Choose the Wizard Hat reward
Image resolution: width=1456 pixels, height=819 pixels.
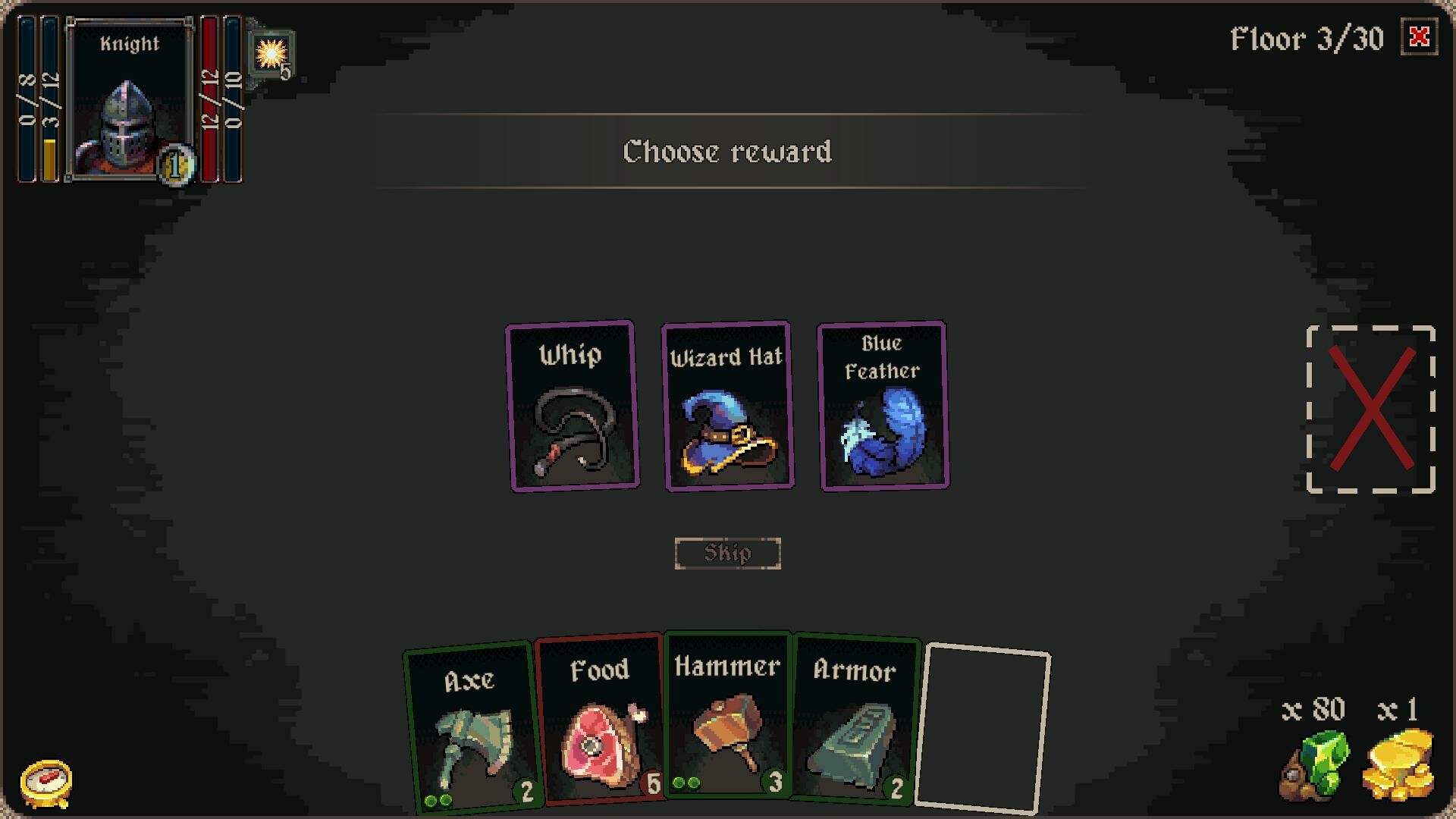coord(726,406)
